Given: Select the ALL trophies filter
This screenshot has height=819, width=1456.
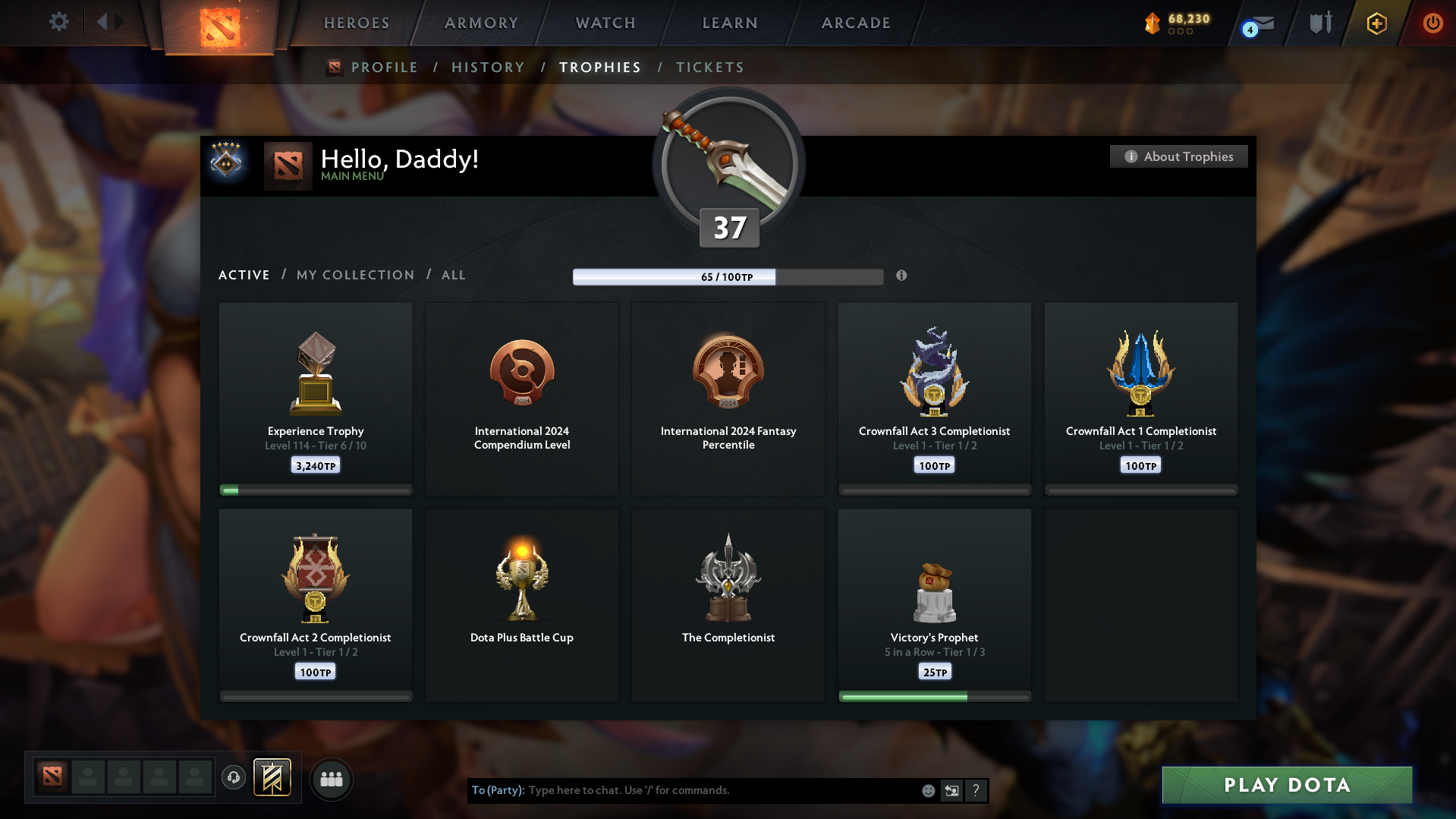Looking at the screenshot, I should click(x=453, y=275).
